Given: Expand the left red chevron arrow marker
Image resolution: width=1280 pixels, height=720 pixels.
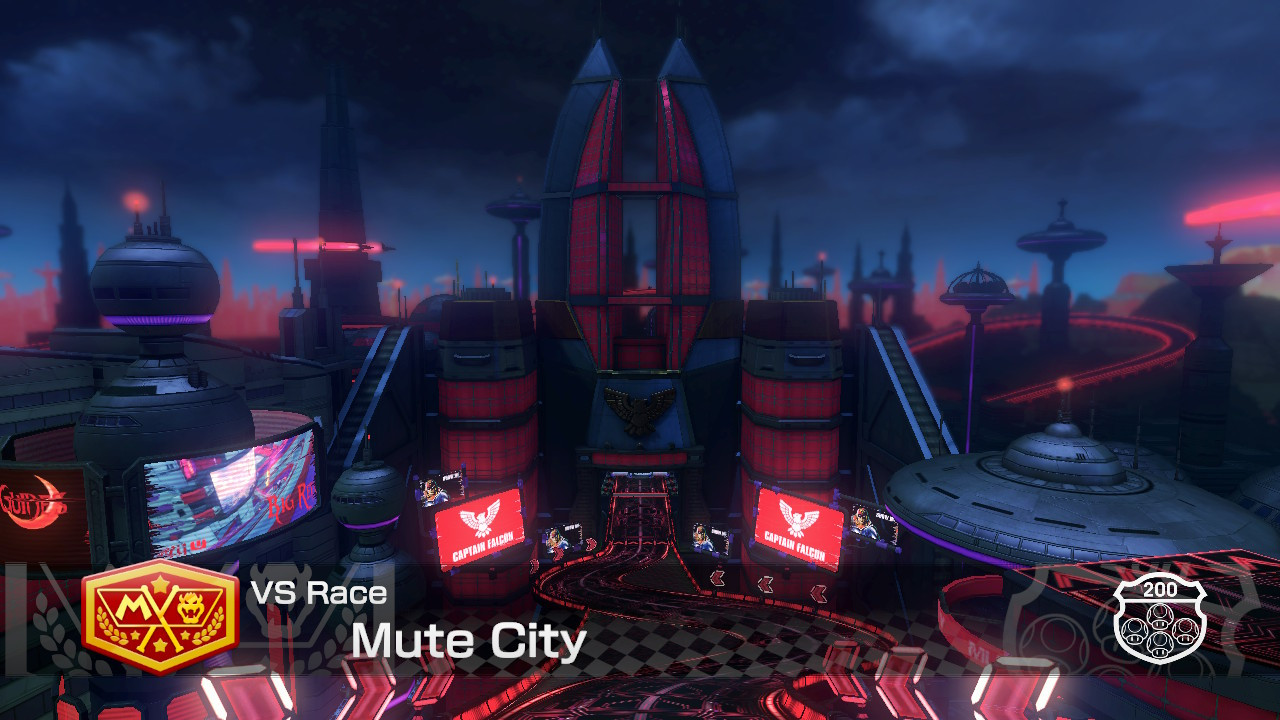Looking at the screenshot, I should (x=716, y=578).
